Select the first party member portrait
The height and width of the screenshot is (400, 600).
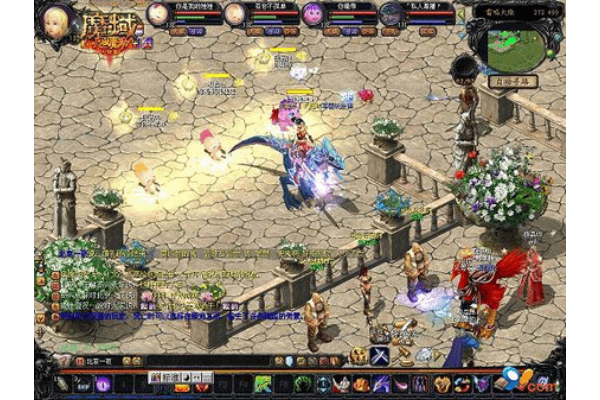pos(158,14)
